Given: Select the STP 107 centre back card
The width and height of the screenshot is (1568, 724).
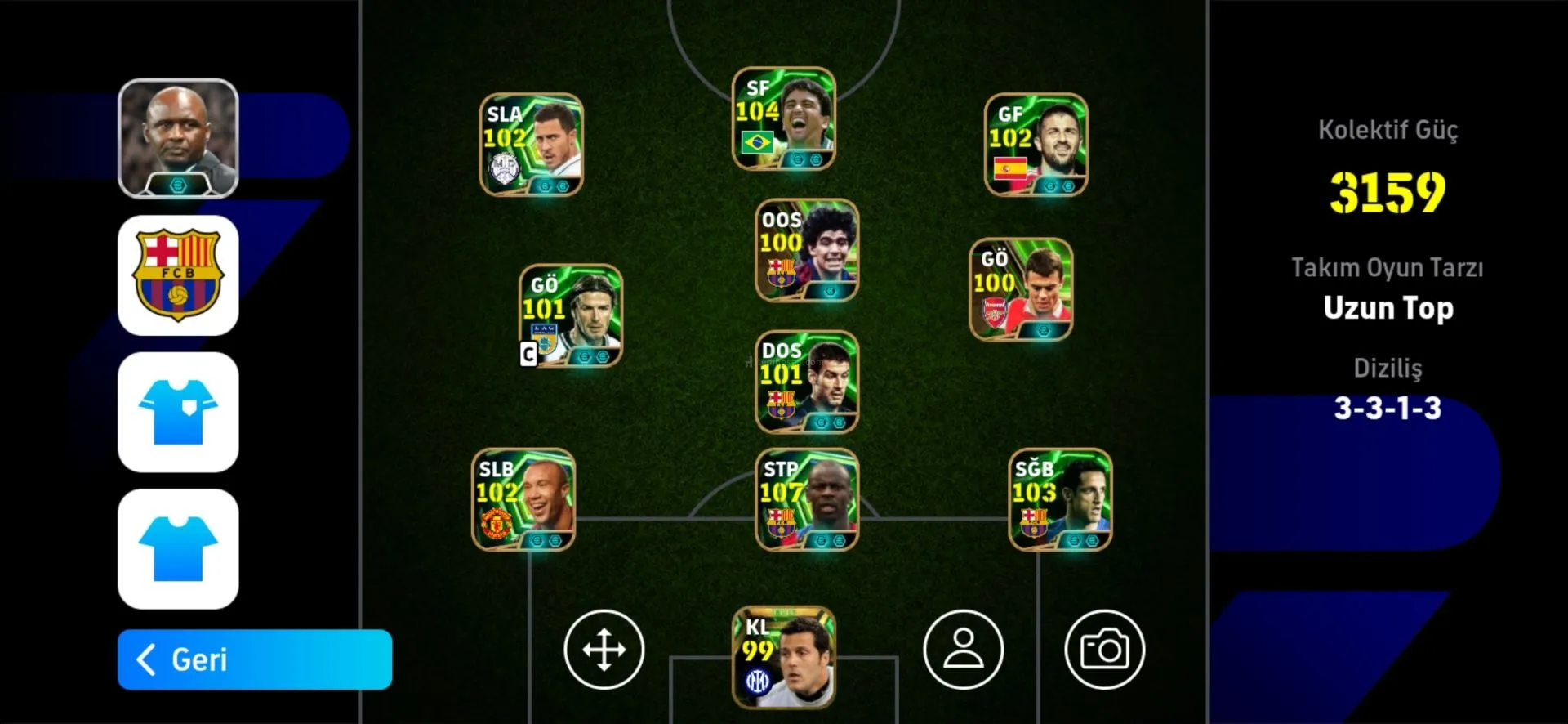Looking at the screenshot, I should coord(807,499).
